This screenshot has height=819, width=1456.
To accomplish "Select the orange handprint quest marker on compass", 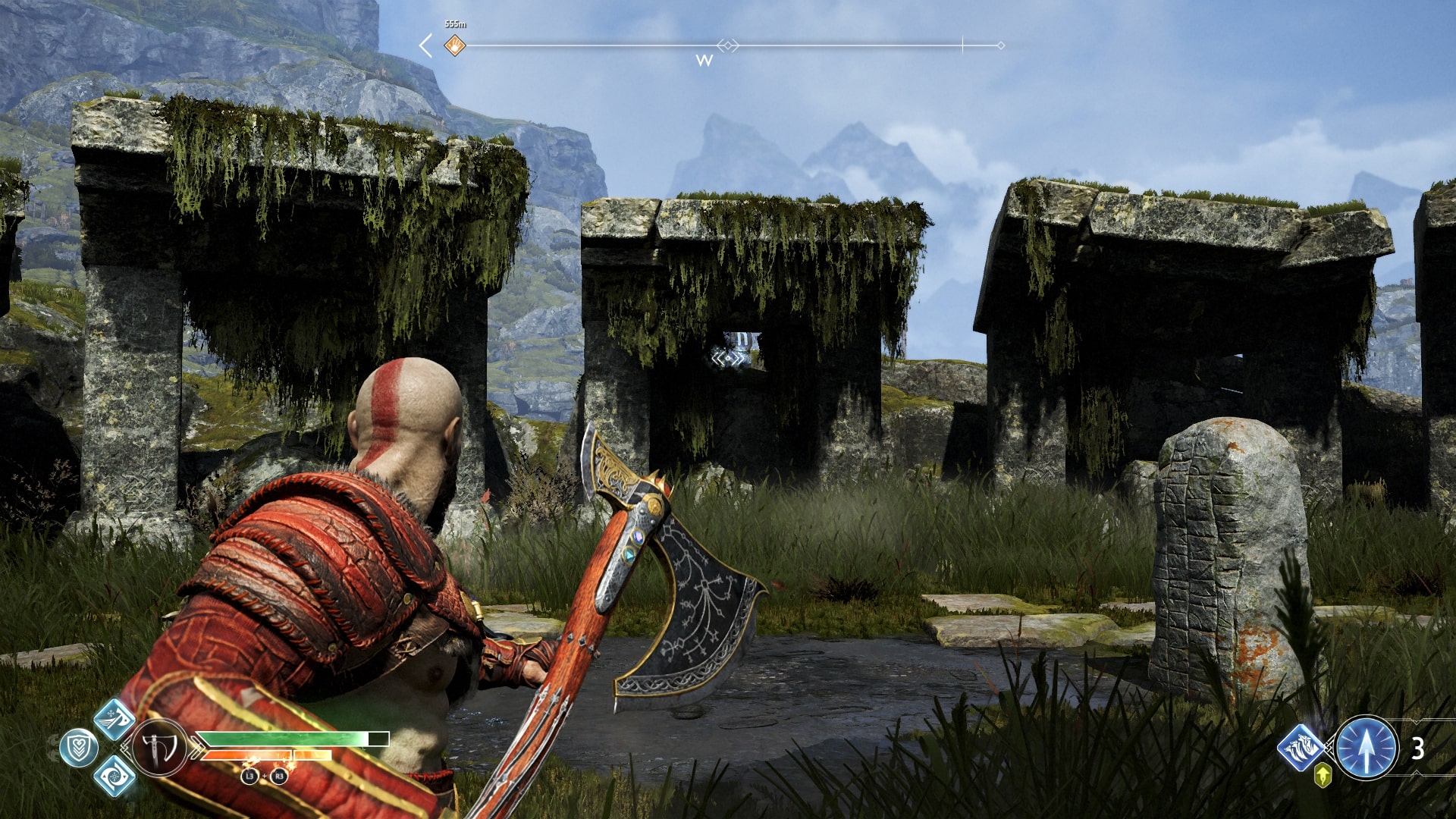I will 454,45.
